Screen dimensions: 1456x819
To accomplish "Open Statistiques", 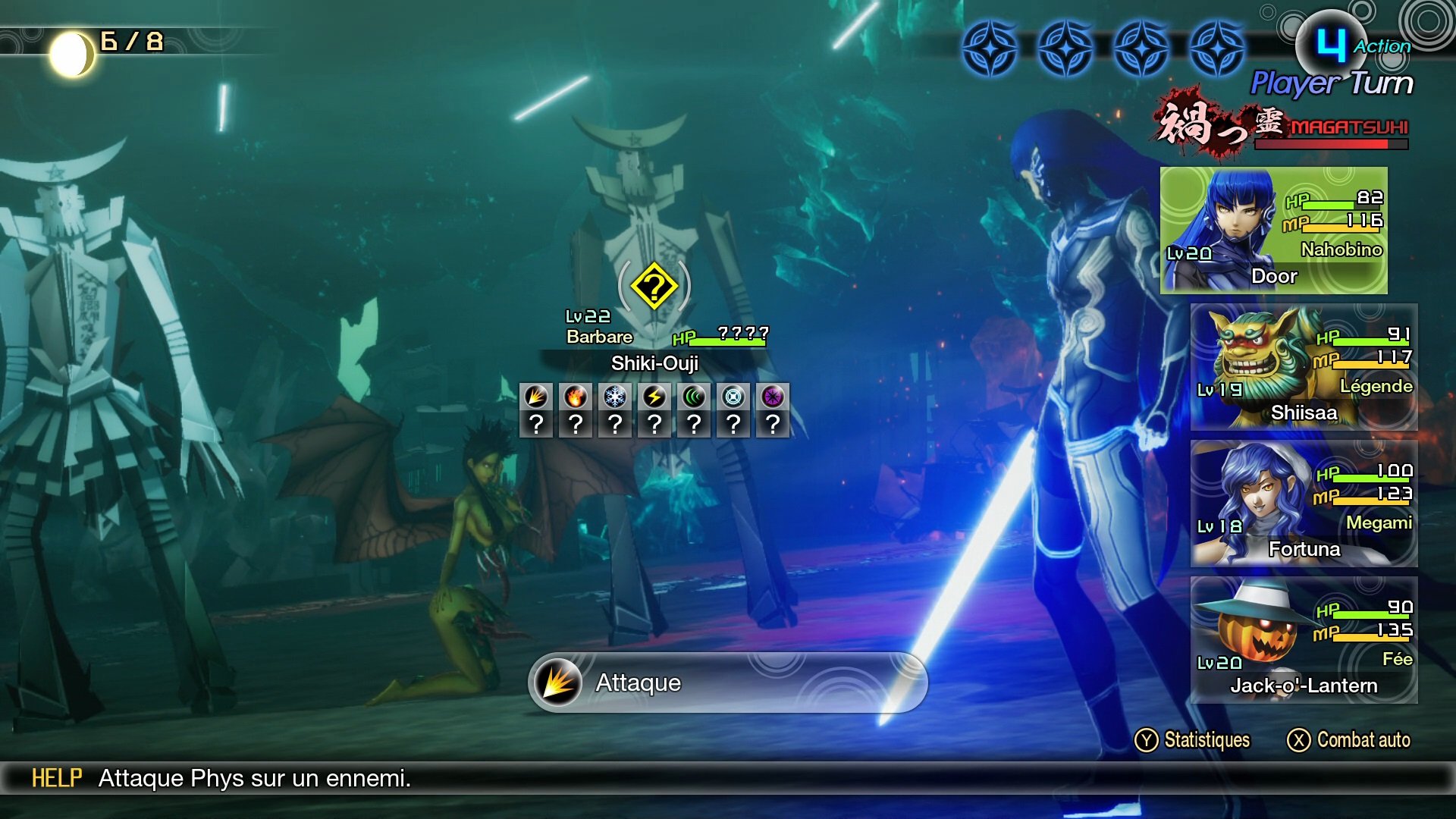I will (x=1193, y=740).
